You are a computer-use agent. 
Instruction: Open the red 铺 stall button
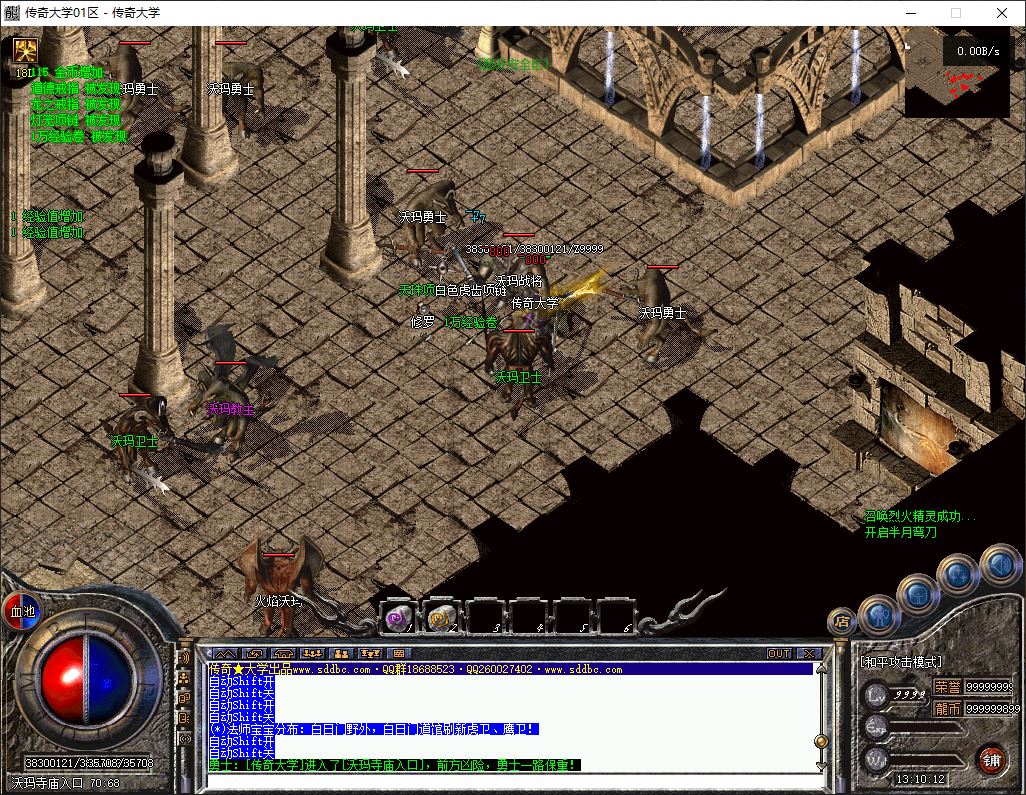tap(991, 757)
